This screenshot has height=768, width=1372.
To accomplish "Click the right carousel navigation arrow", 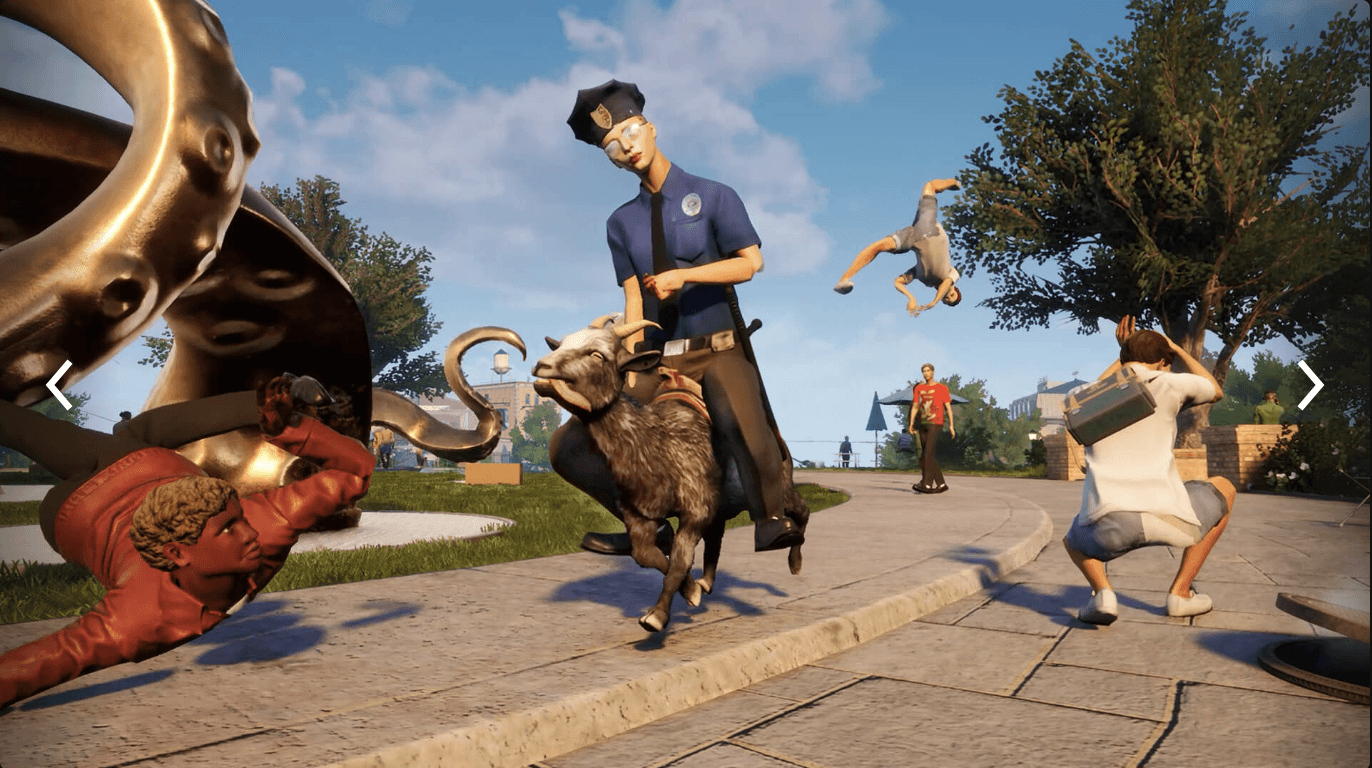I will click(x=1310, y=385).
